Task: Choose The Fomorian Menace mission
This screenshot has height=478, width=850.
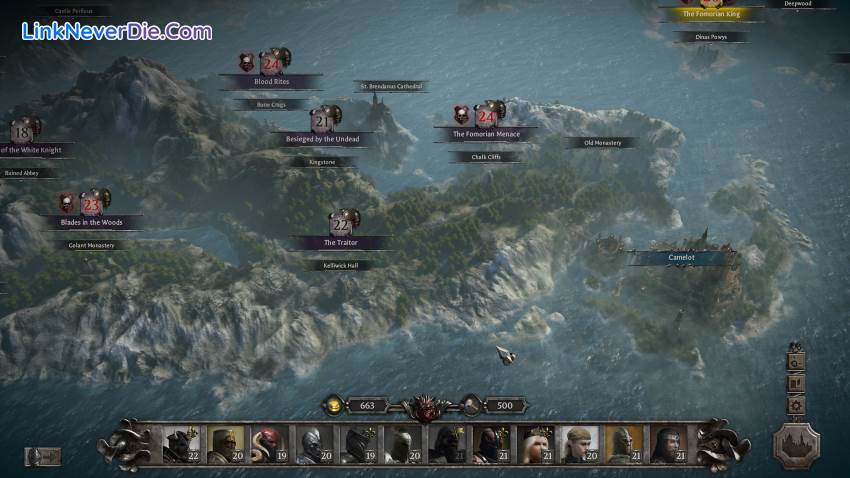Action: point(484,133)
